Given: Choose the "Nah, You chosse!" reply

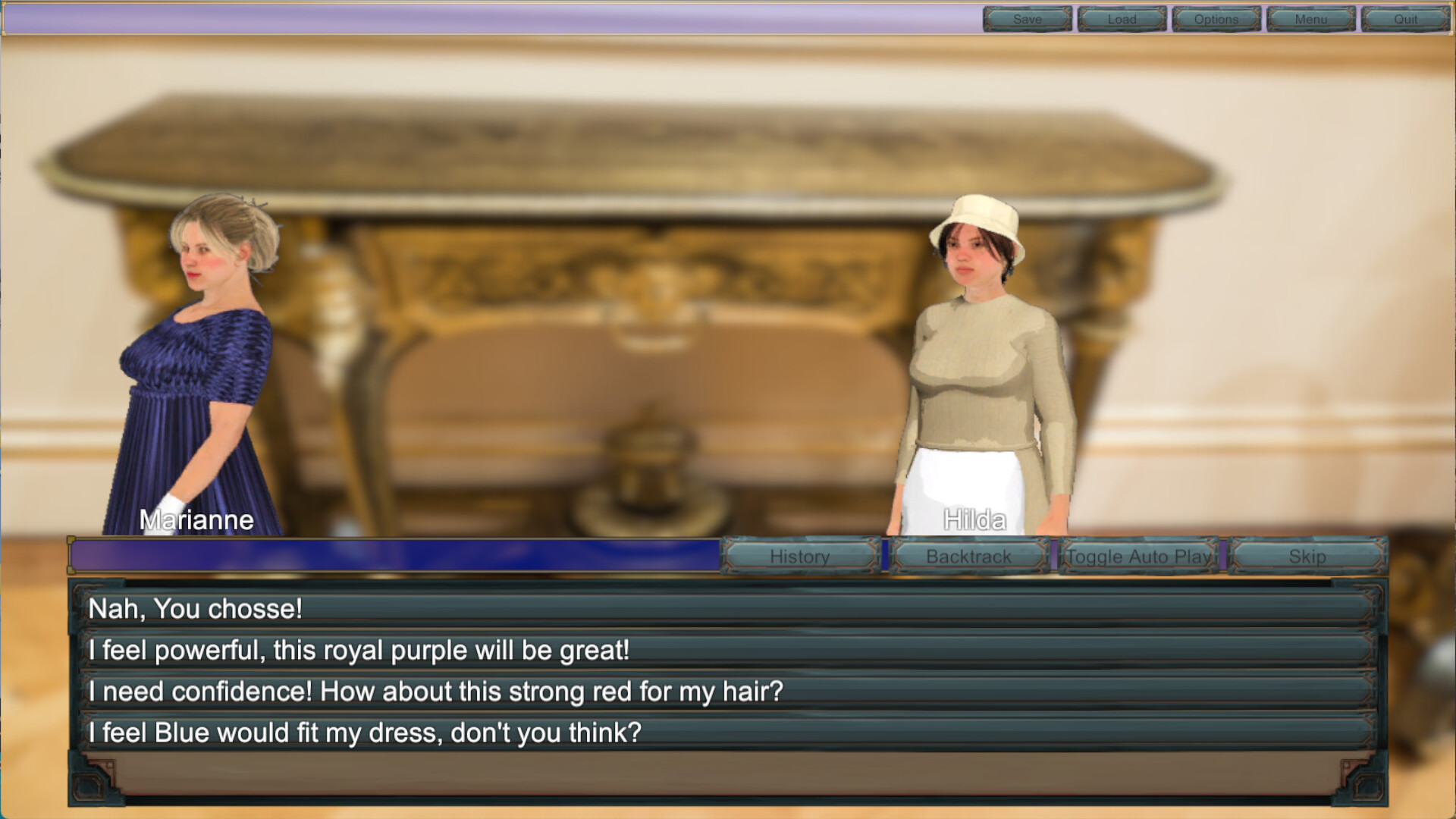Looking at the screenshot, I should pyautogui.click(x=728, y=609).
